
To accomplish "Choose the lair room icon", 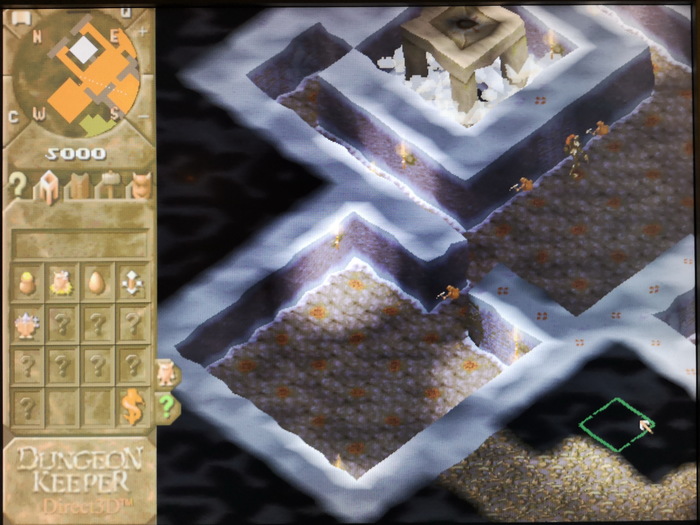I will pos(63,283).
